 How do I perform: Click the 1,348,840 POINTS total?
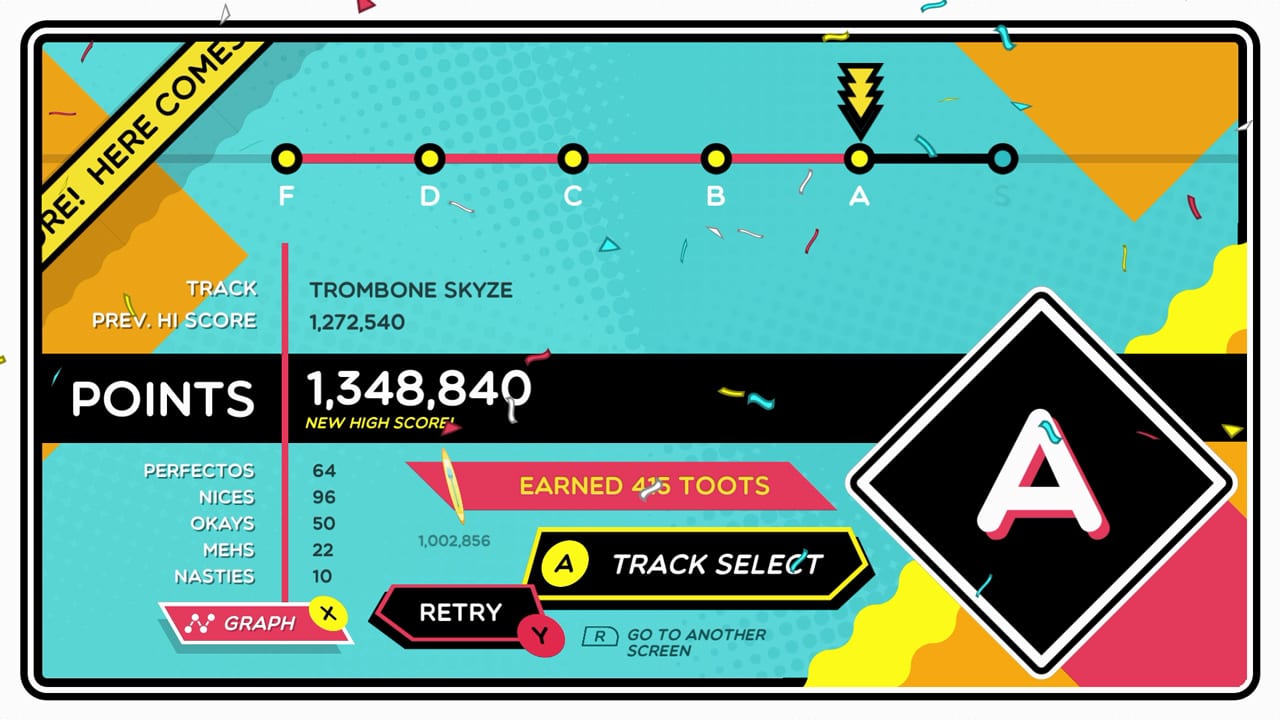click(416, 390)
